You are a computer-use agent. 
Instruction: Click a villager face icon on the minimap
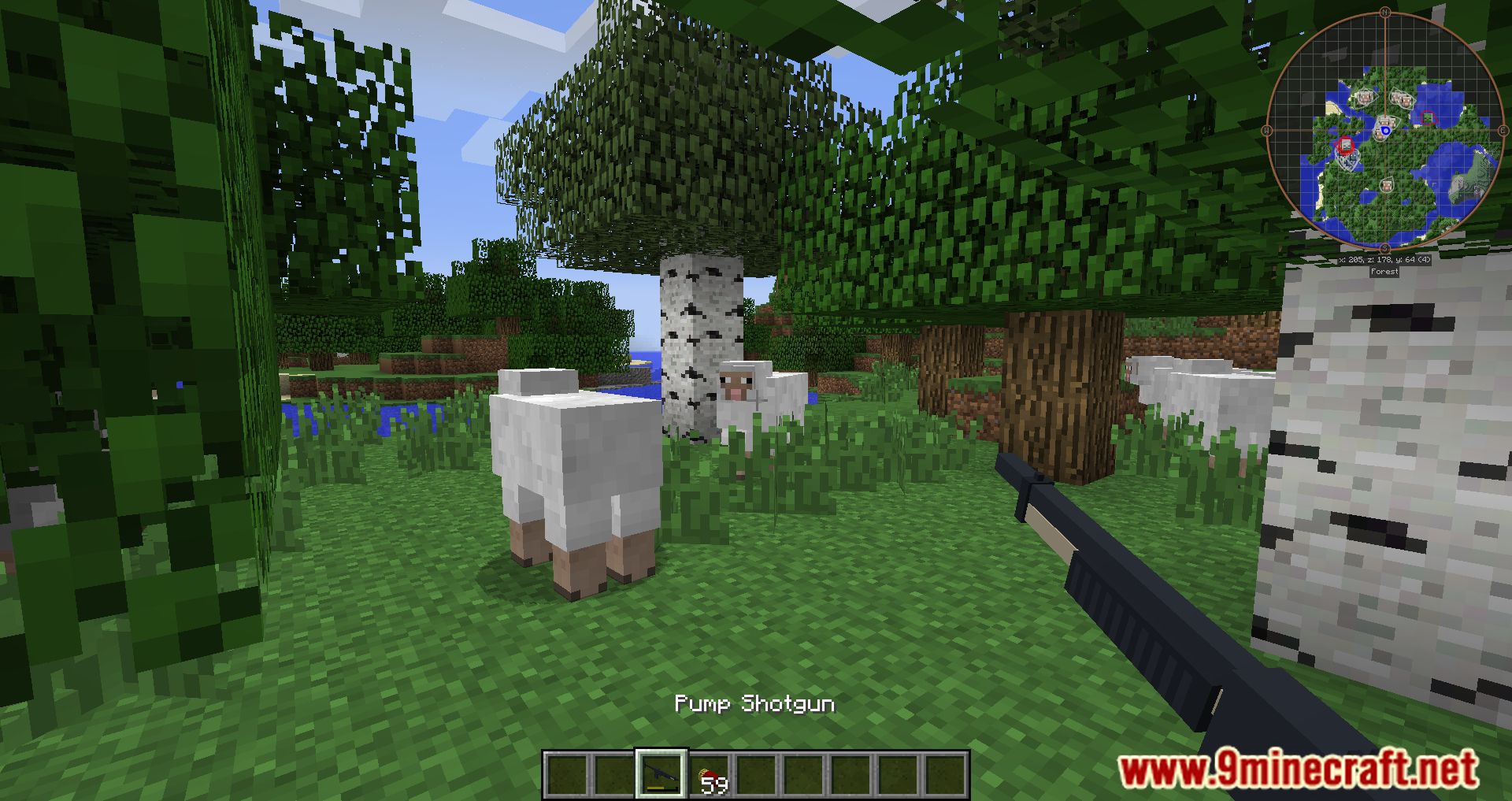click(x=1365, y=96)
